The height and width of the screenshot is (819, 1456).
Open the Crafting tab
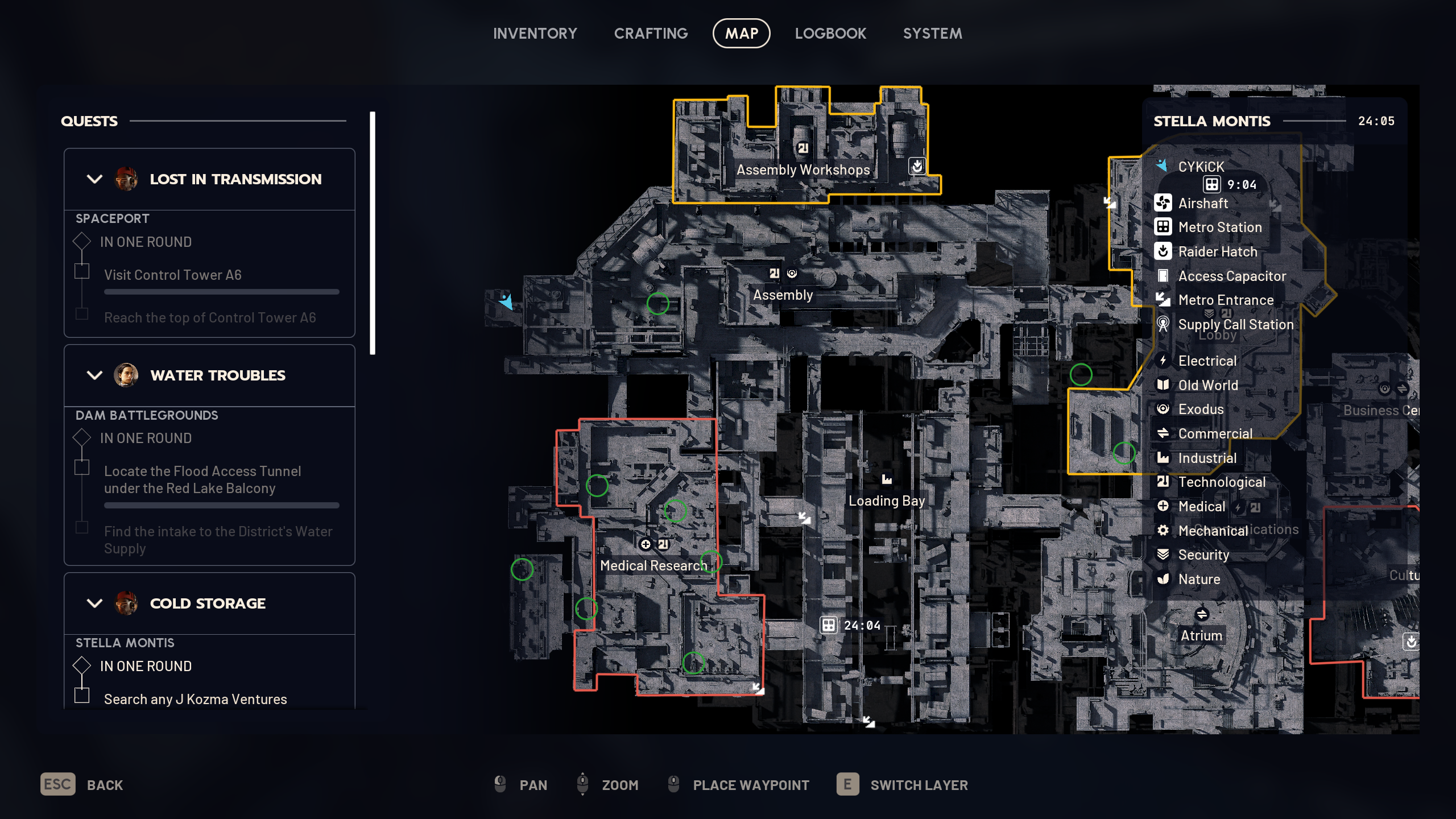651,34
